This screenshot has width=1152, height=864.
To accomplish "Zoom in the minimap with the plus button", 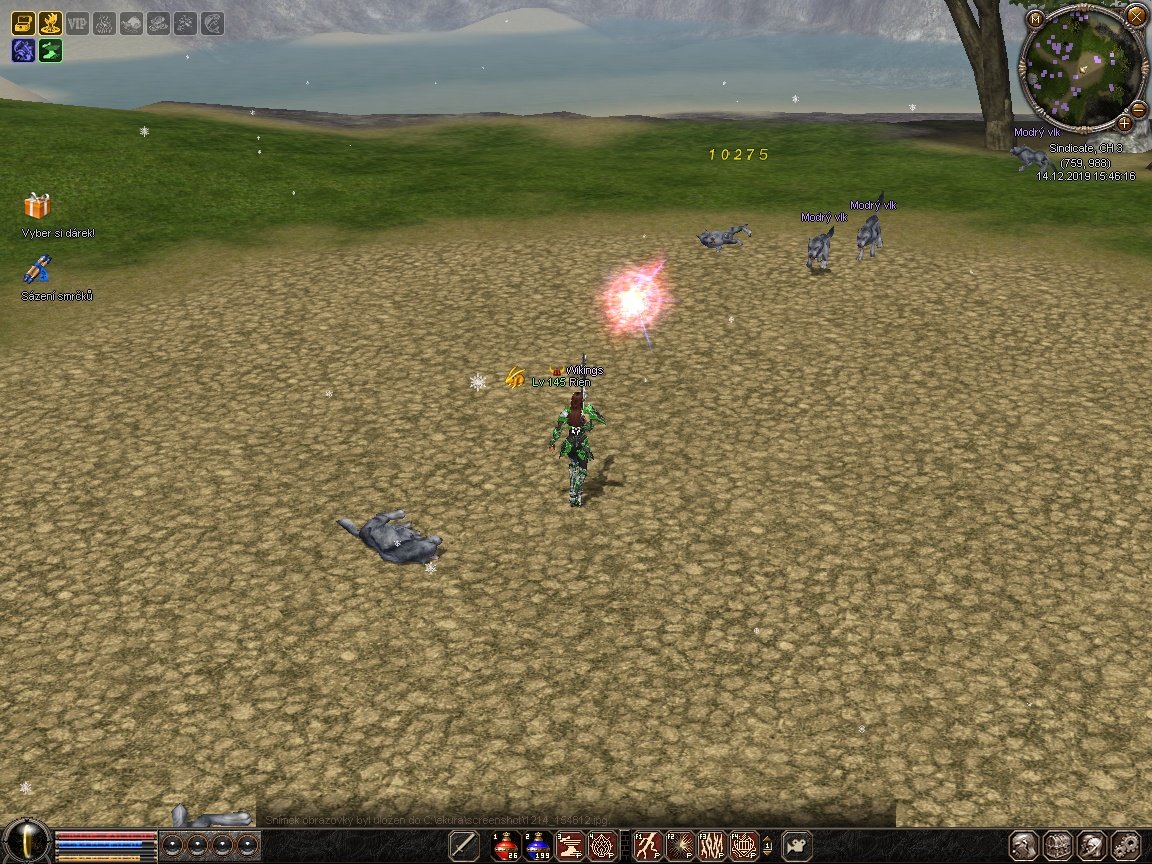I will (1124, 123).
